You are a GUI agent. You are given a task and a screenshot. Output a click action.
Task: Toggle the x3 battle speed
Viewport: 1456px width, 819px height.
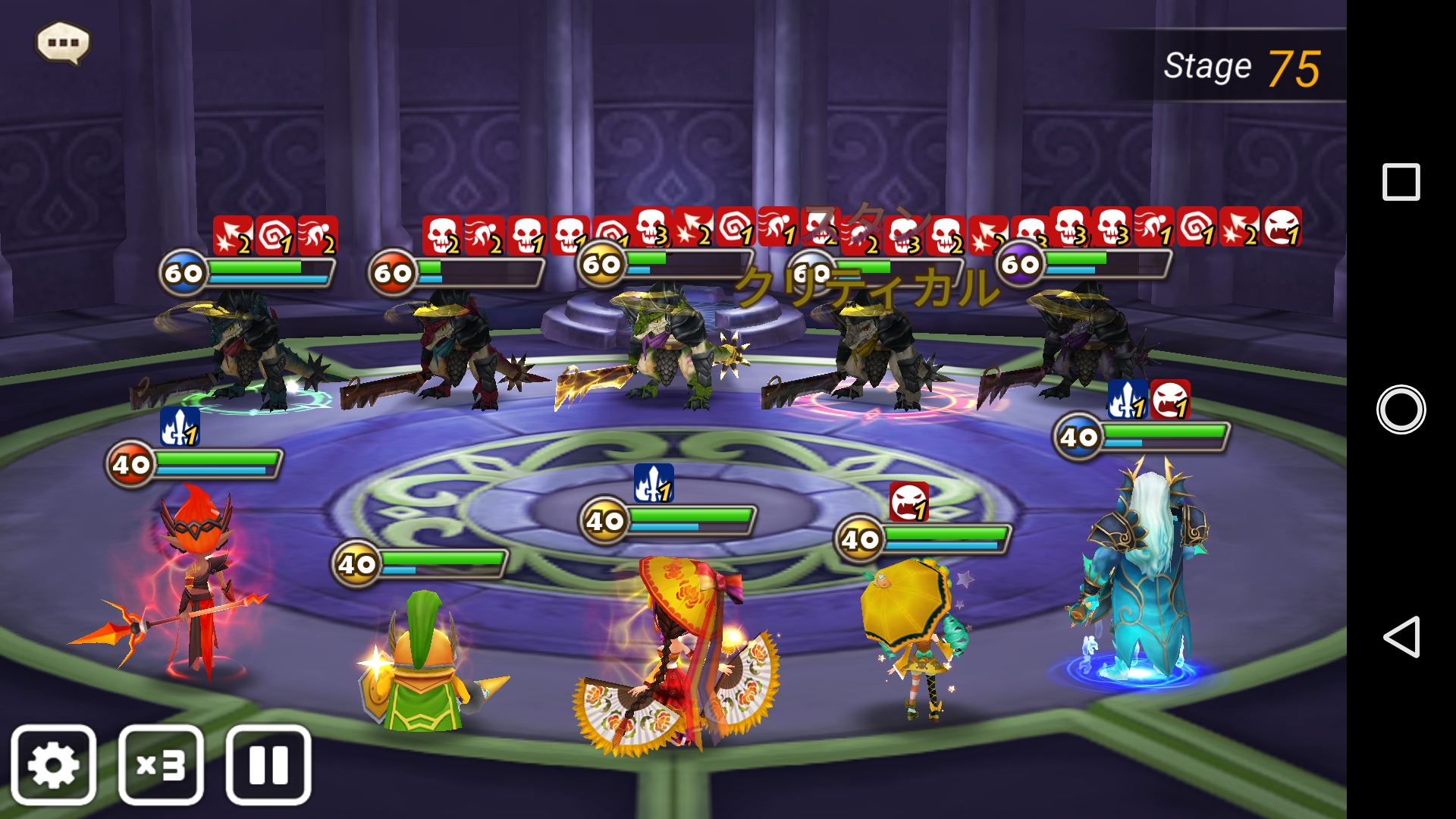161,764
